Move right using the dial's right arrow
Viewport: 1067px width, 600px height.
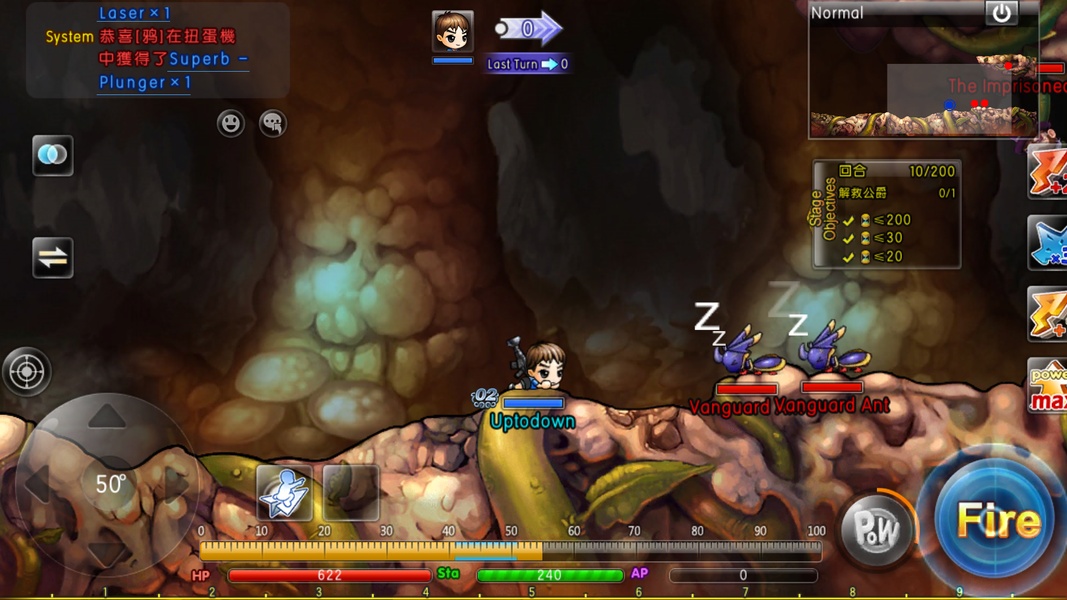coord(177,485)
